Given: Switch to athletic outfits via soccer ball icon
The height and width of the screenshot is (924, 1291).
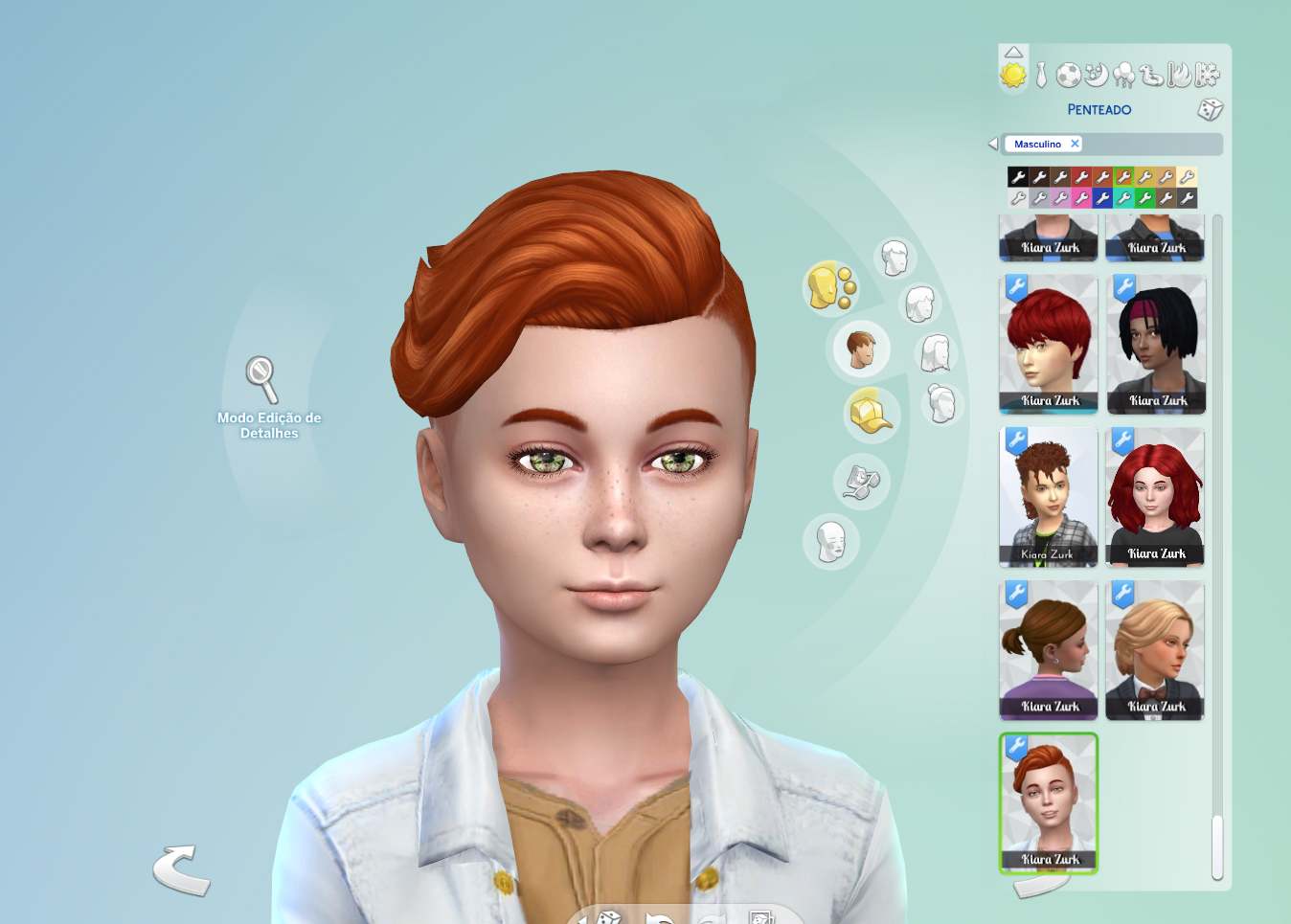Looking at the screenshot, I should (x=1068, y=76).
